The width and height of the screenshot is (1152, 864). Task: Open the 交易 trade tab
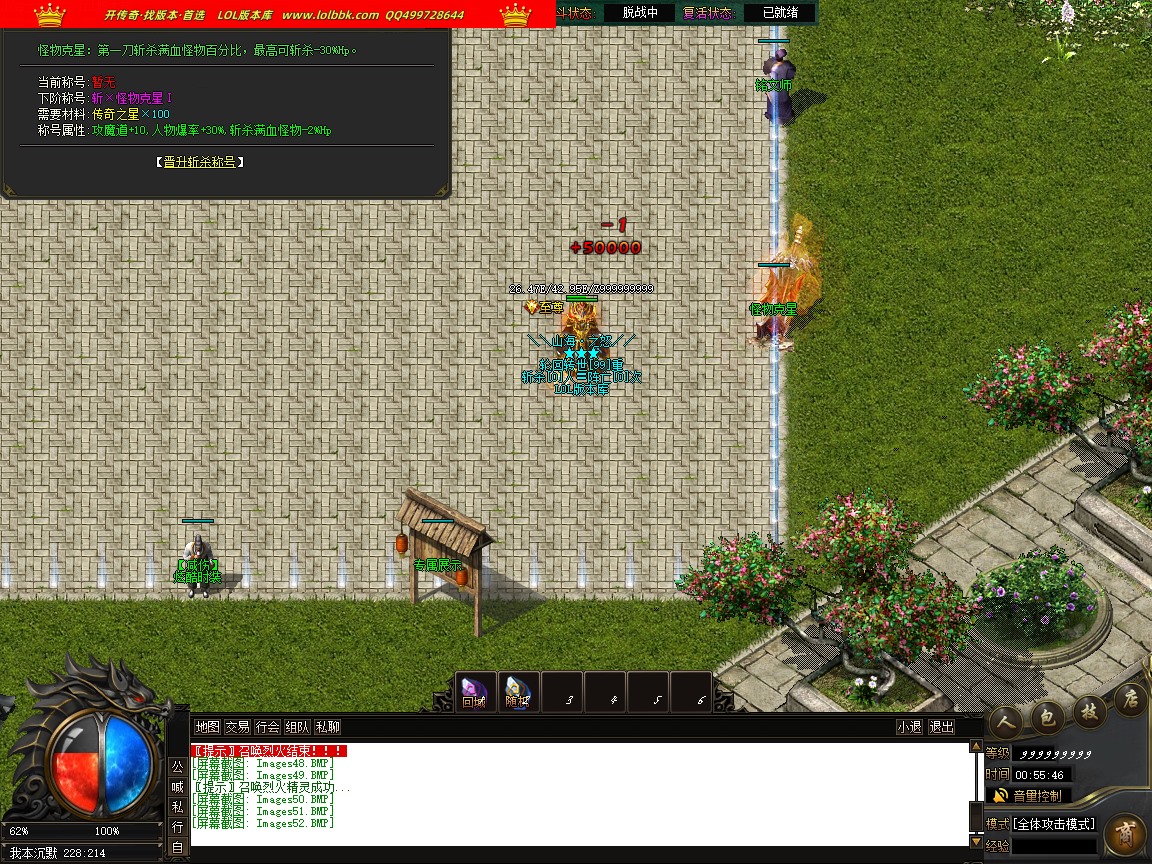click(237, 727)
